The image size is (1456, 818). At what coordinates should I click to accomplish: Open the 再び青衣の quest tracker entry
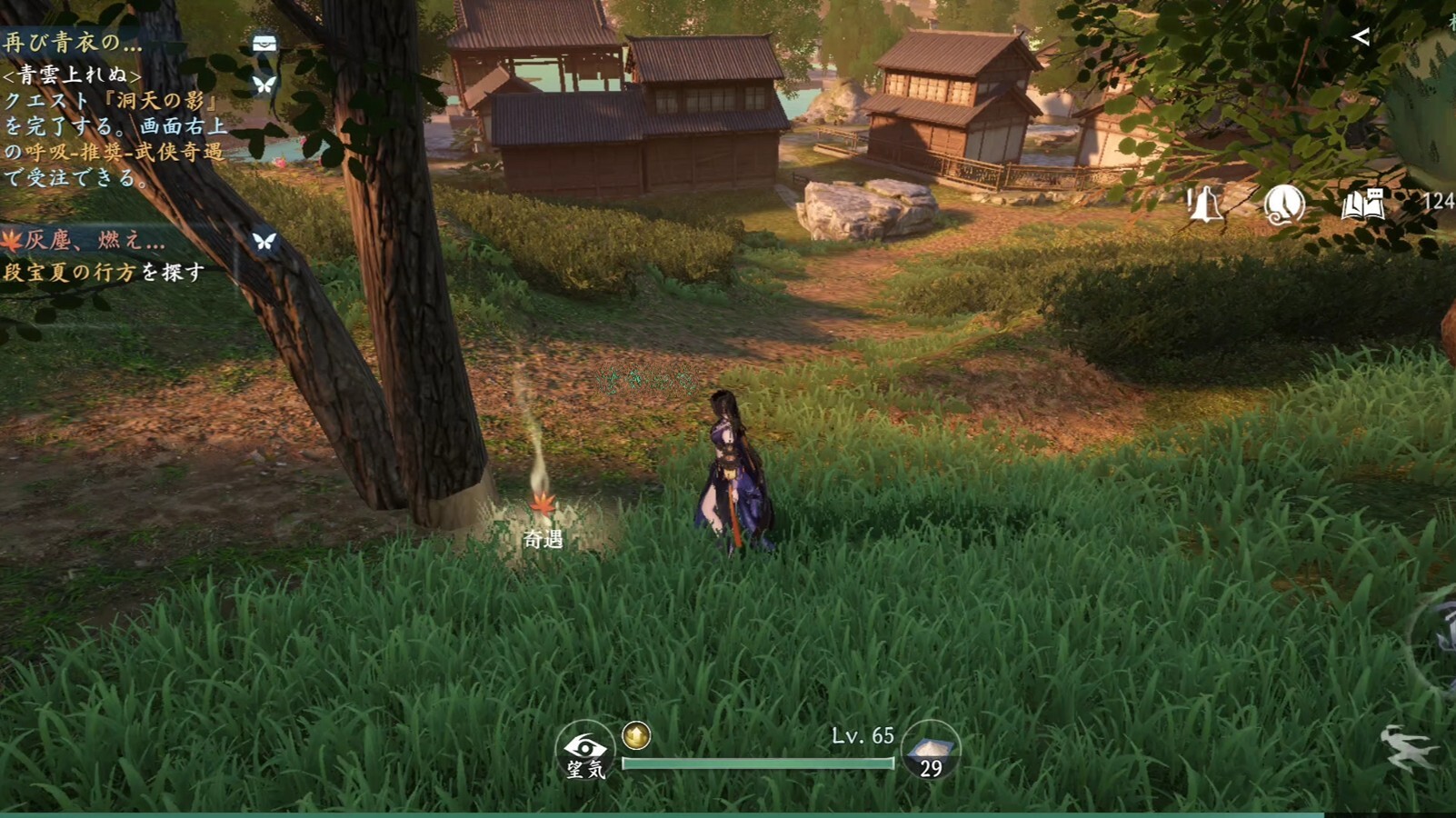point(73,42)
